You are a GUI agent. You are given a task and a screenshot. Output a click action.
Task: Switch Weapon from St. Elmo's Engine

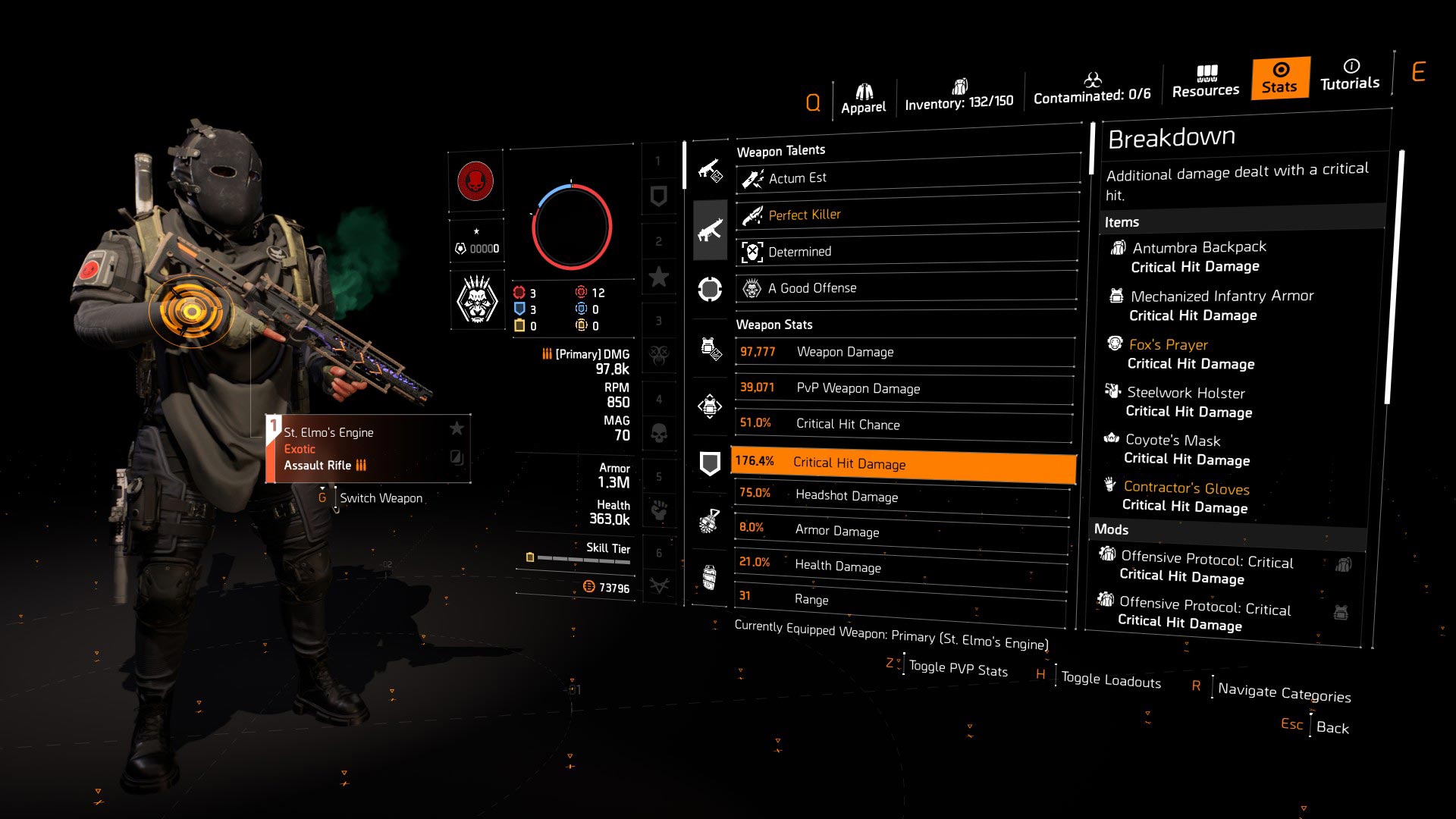[x=381, y=497]
